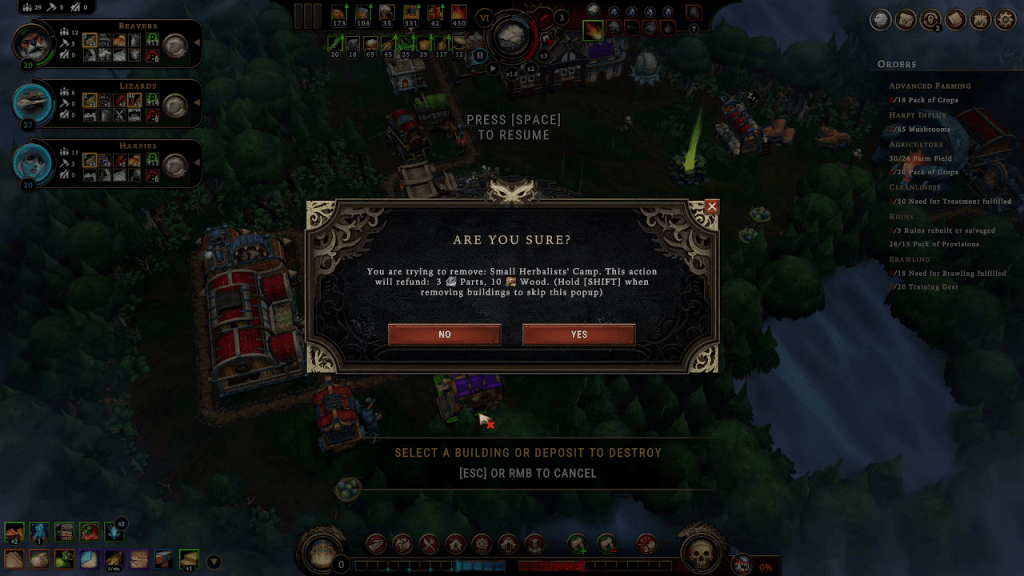1024x576 pixels.
Task: Select the Beavers species portrait
Action: [x=30, y=43]
